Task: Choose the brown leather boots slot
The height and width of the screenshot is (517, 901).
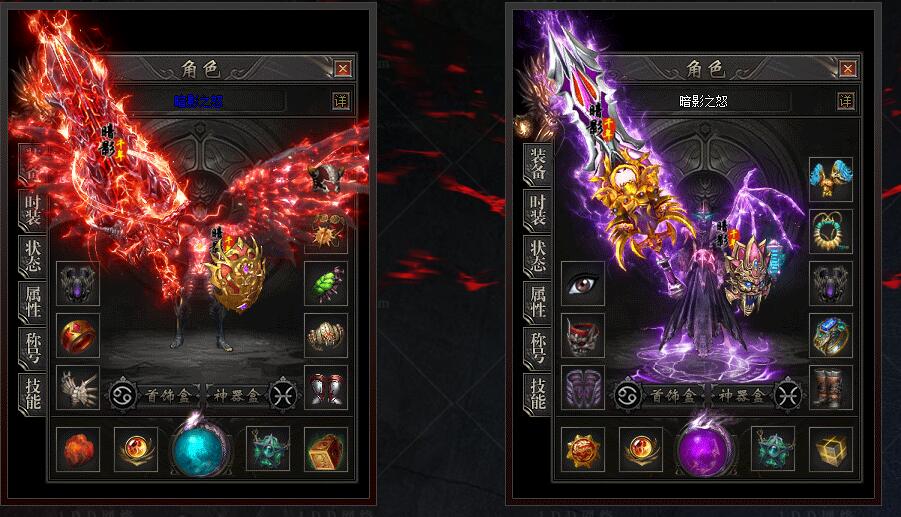Action: [831, 388]
